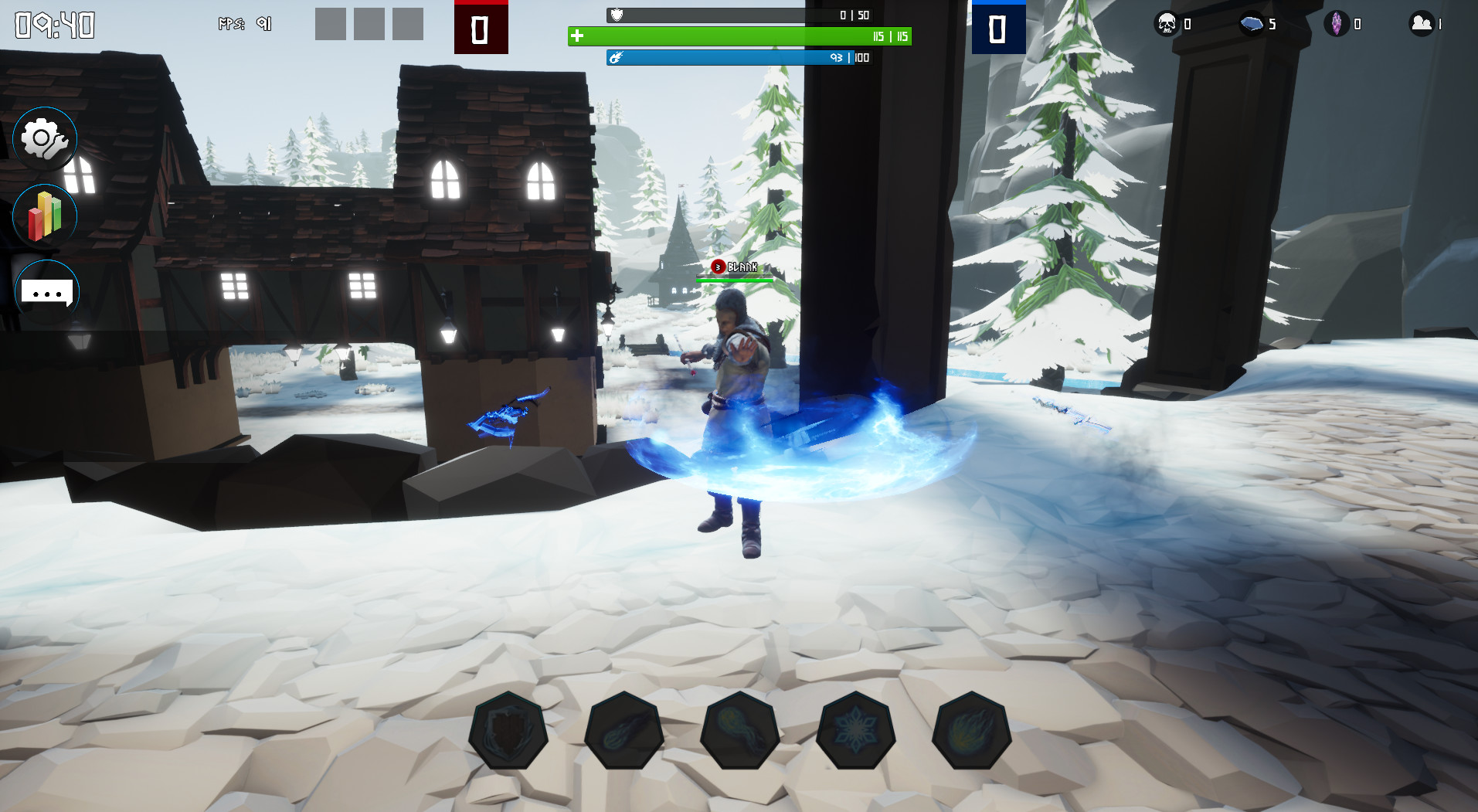1478x812 pixels.
Task: Trigger the flaming burst ability
Action: click(971, 731)
